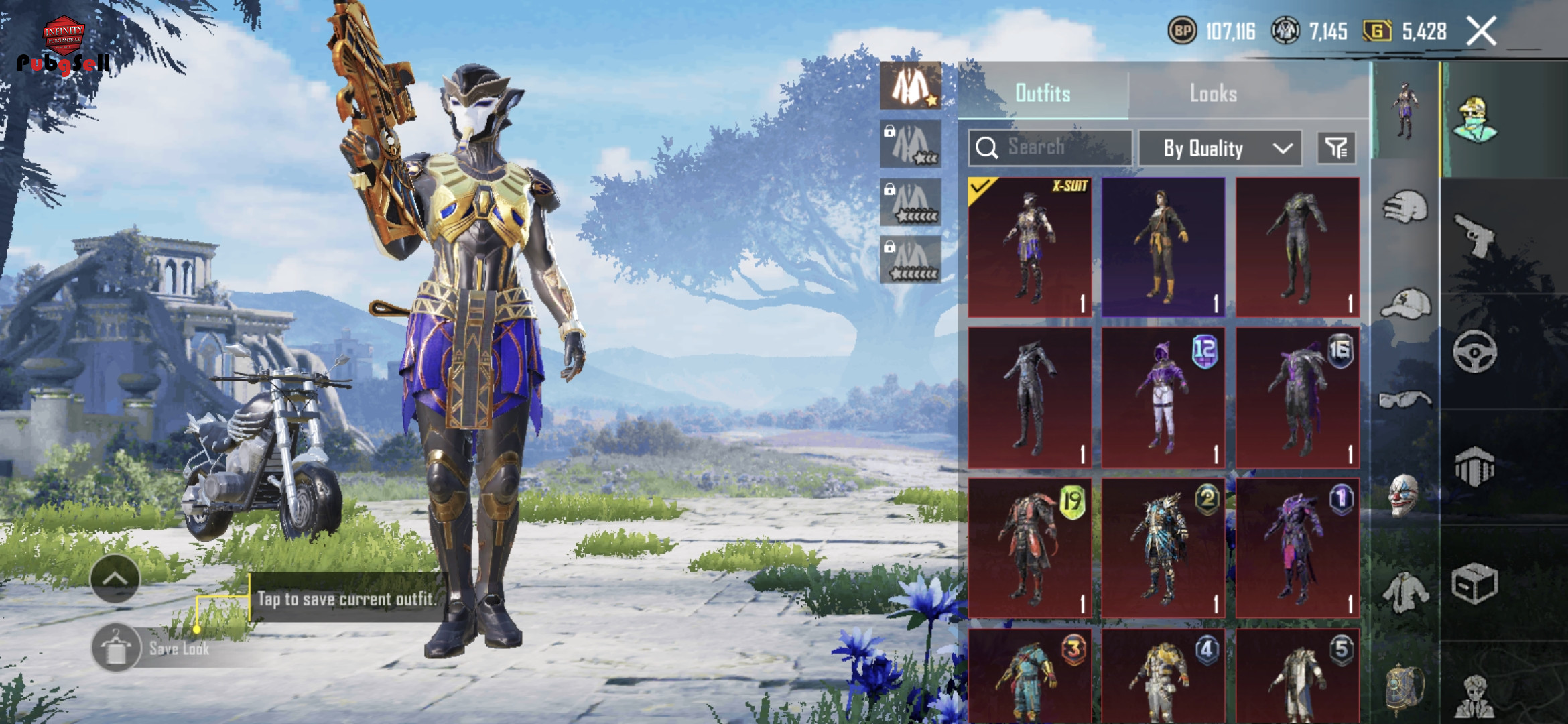
Task: Open the helmet category
Action: (1404, 206)
